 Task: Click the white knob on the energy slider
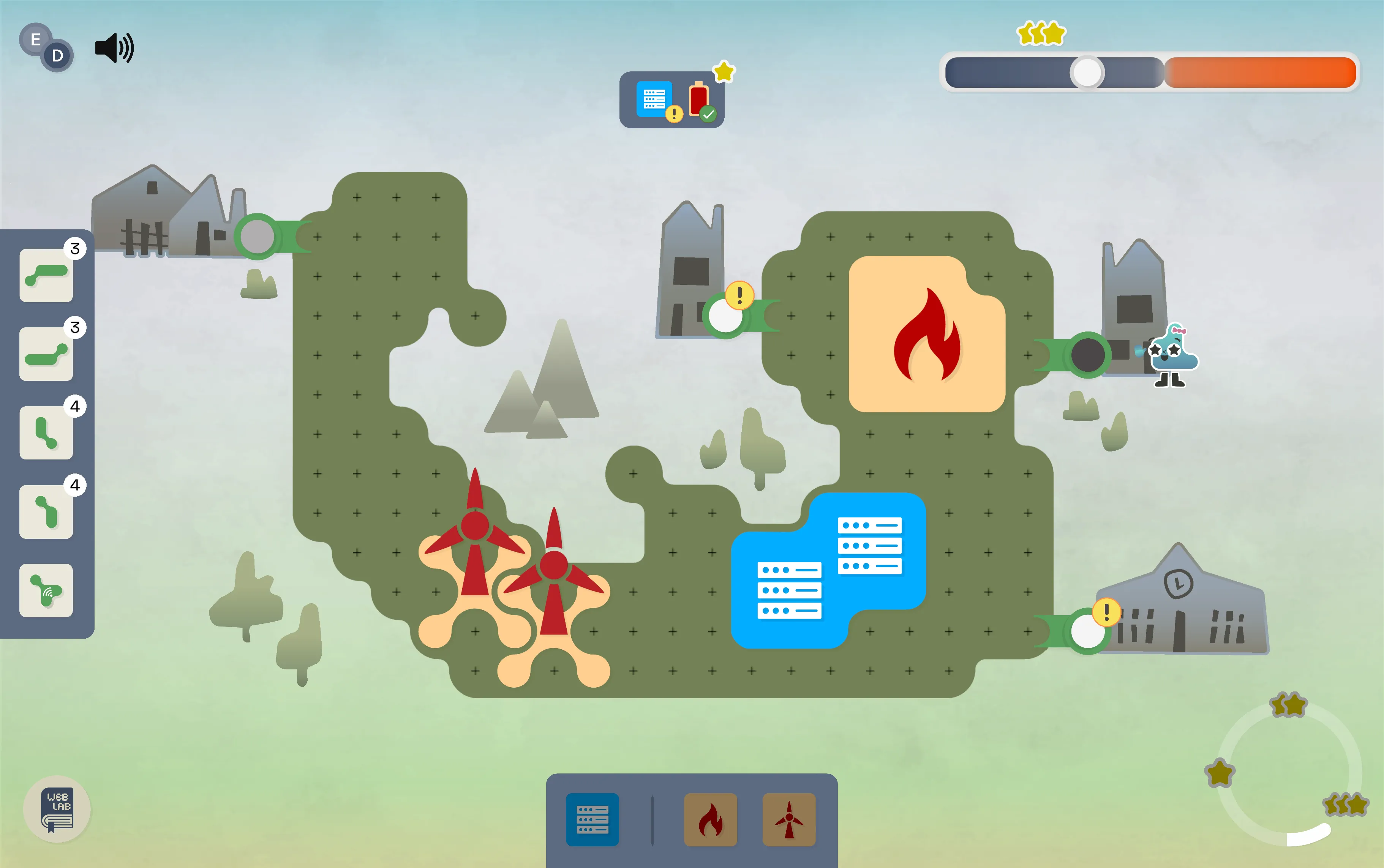click(1086, 73)
